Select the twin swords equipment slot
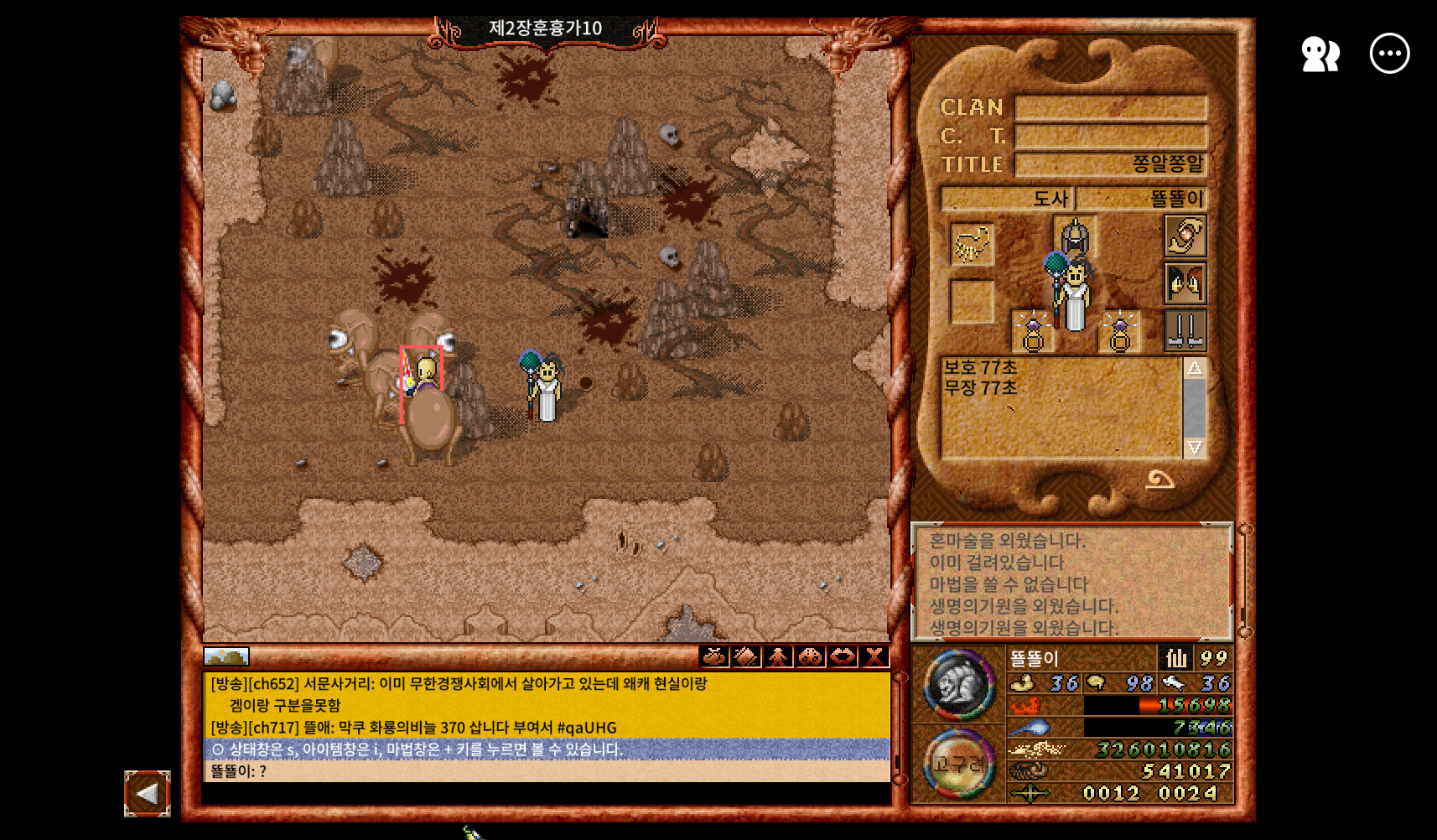 tap(1185, 329)
